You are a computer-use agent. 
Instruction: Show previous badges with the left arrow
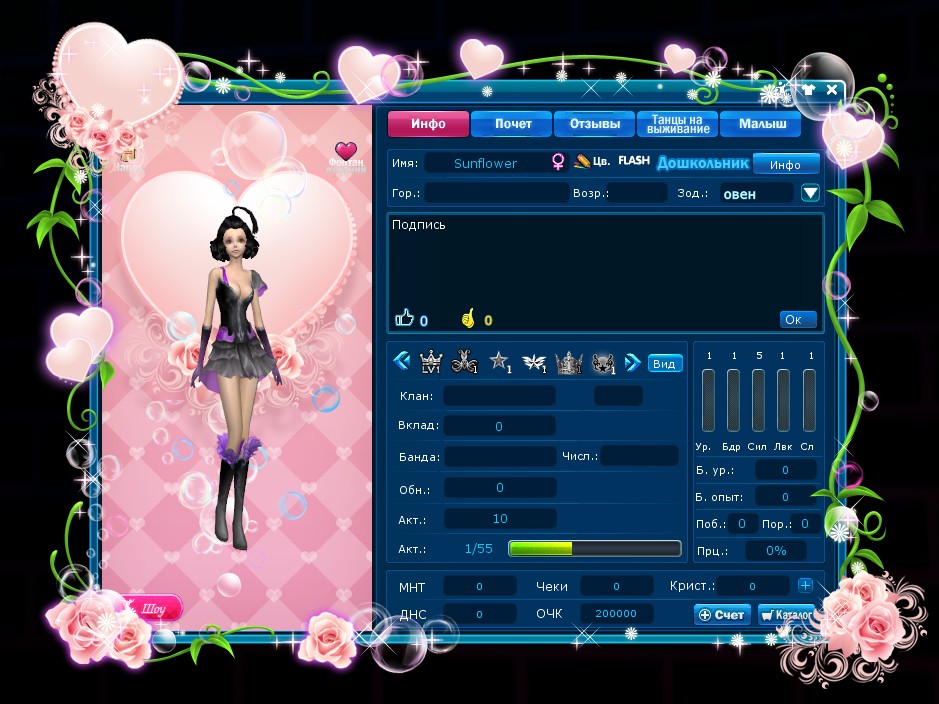402,361
